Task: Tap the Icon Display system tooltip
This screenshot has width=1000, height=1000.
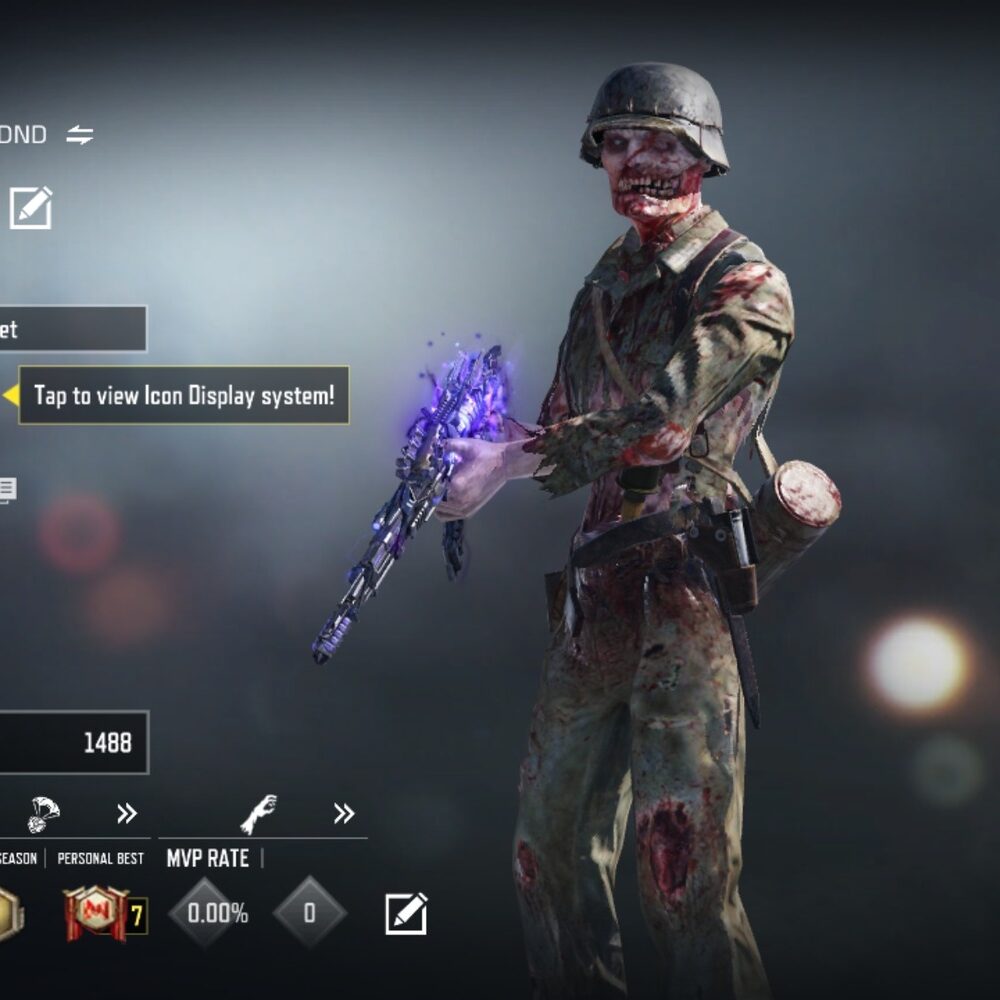Action: pyautogui.click(x=184, y=395)
